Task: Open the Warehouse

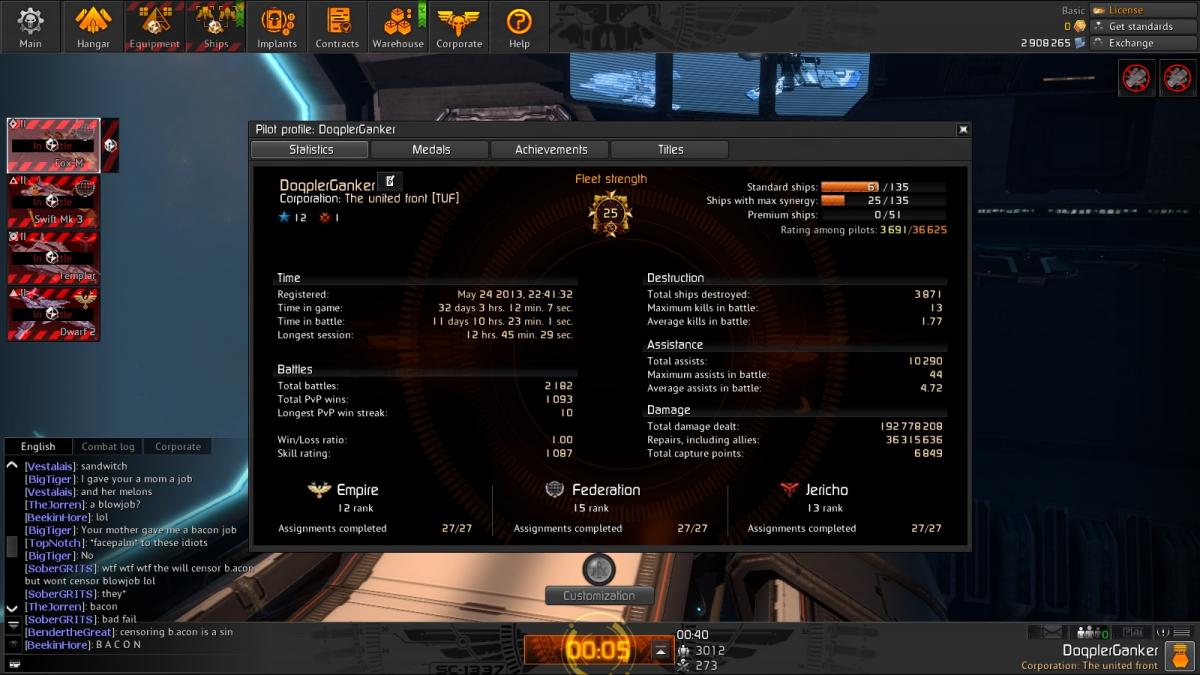Action: coord(398,26)
